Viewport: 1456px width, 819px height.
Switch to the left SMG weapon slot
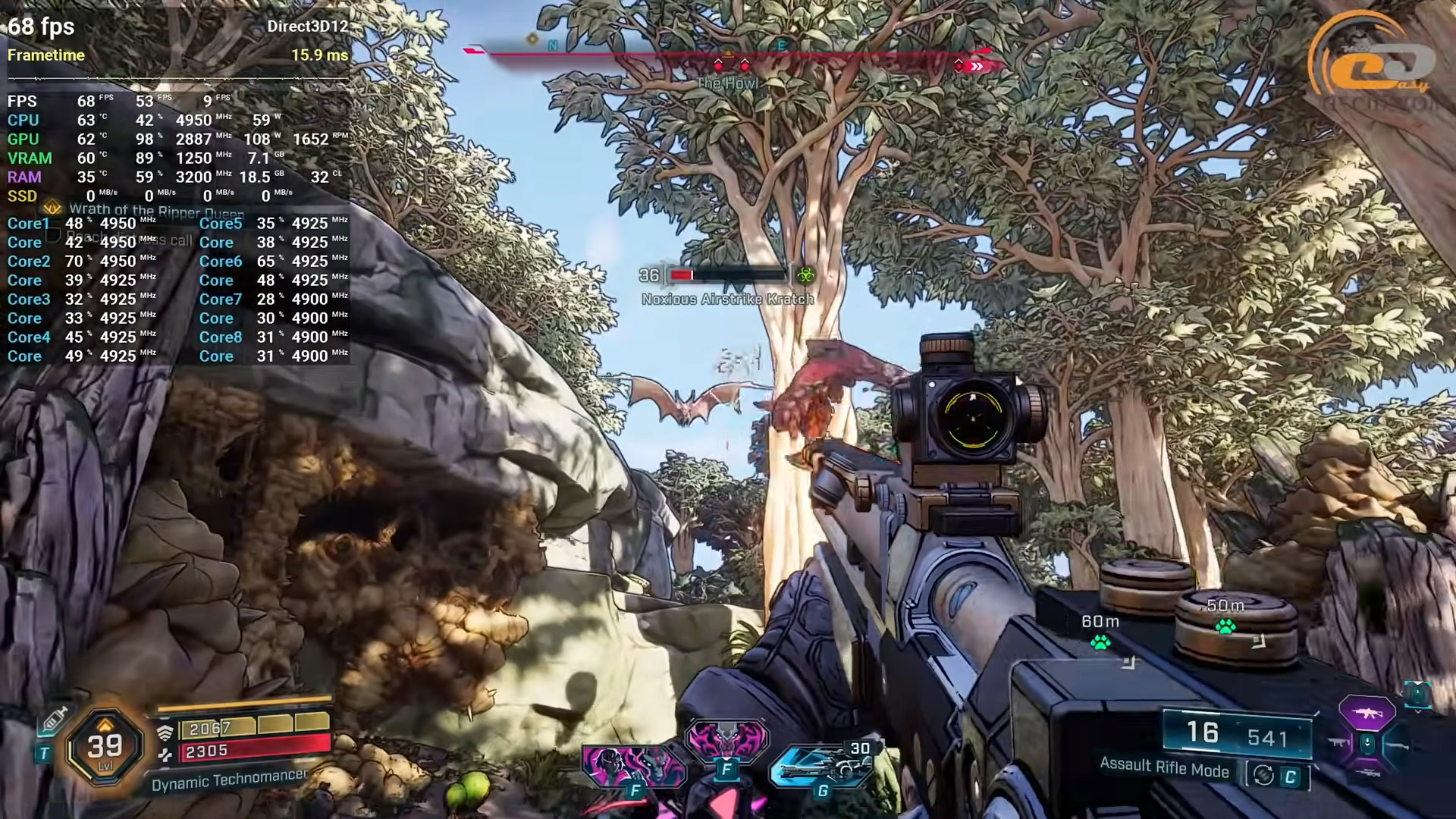[x=1338, y=742]
